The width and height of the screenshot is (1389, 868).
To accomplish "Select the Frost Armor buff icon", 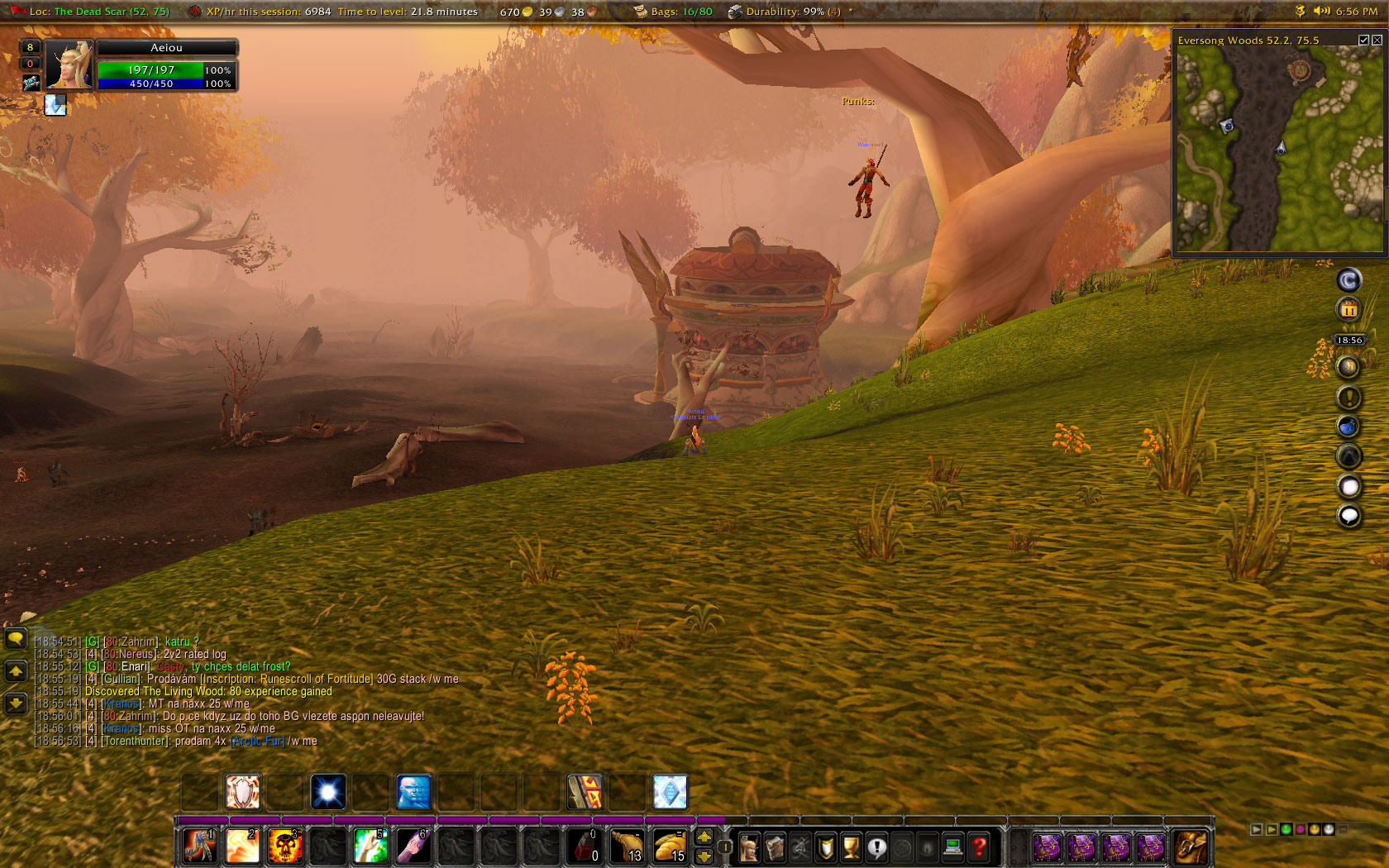I will (x=55, y=105).
